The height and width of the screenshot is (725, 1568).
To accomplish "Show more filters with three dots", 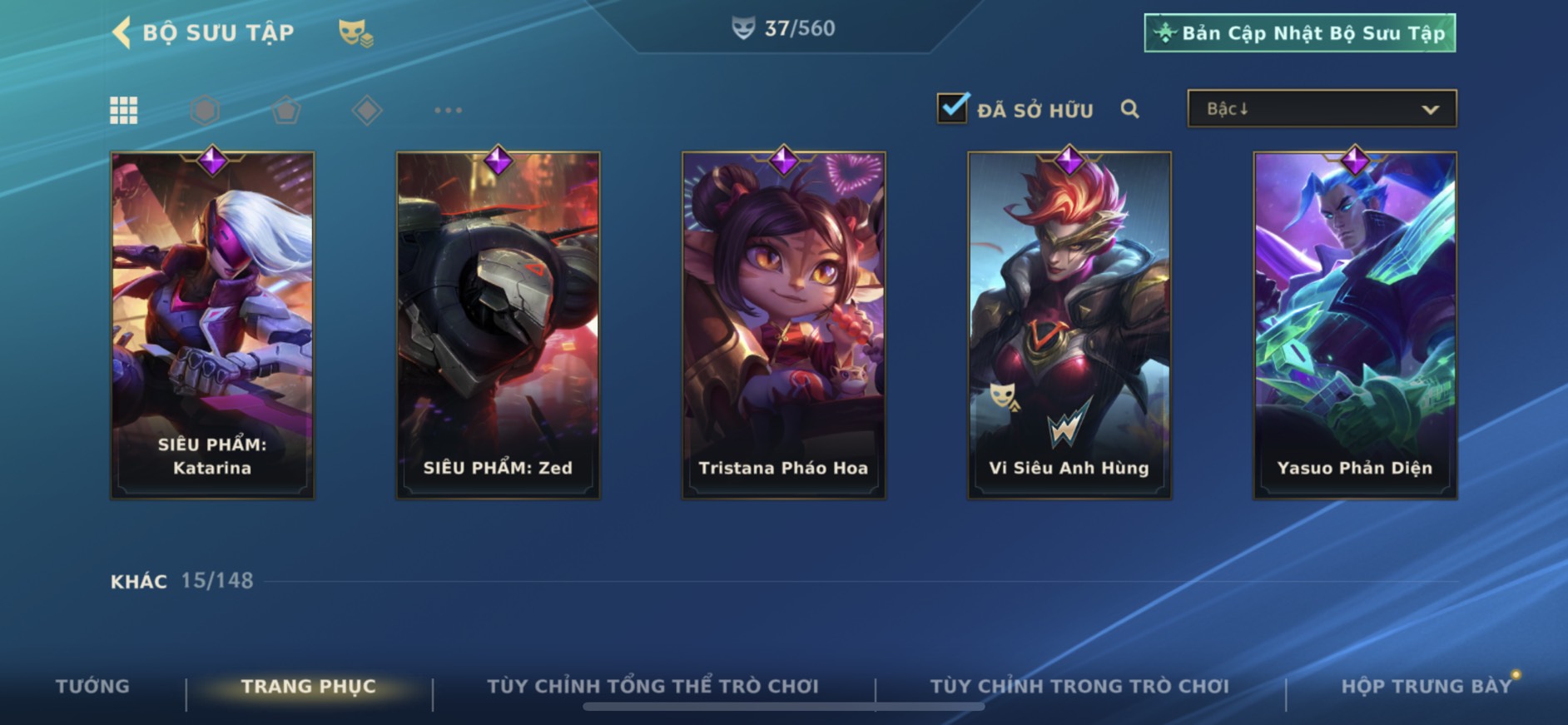I will [448, 110].
